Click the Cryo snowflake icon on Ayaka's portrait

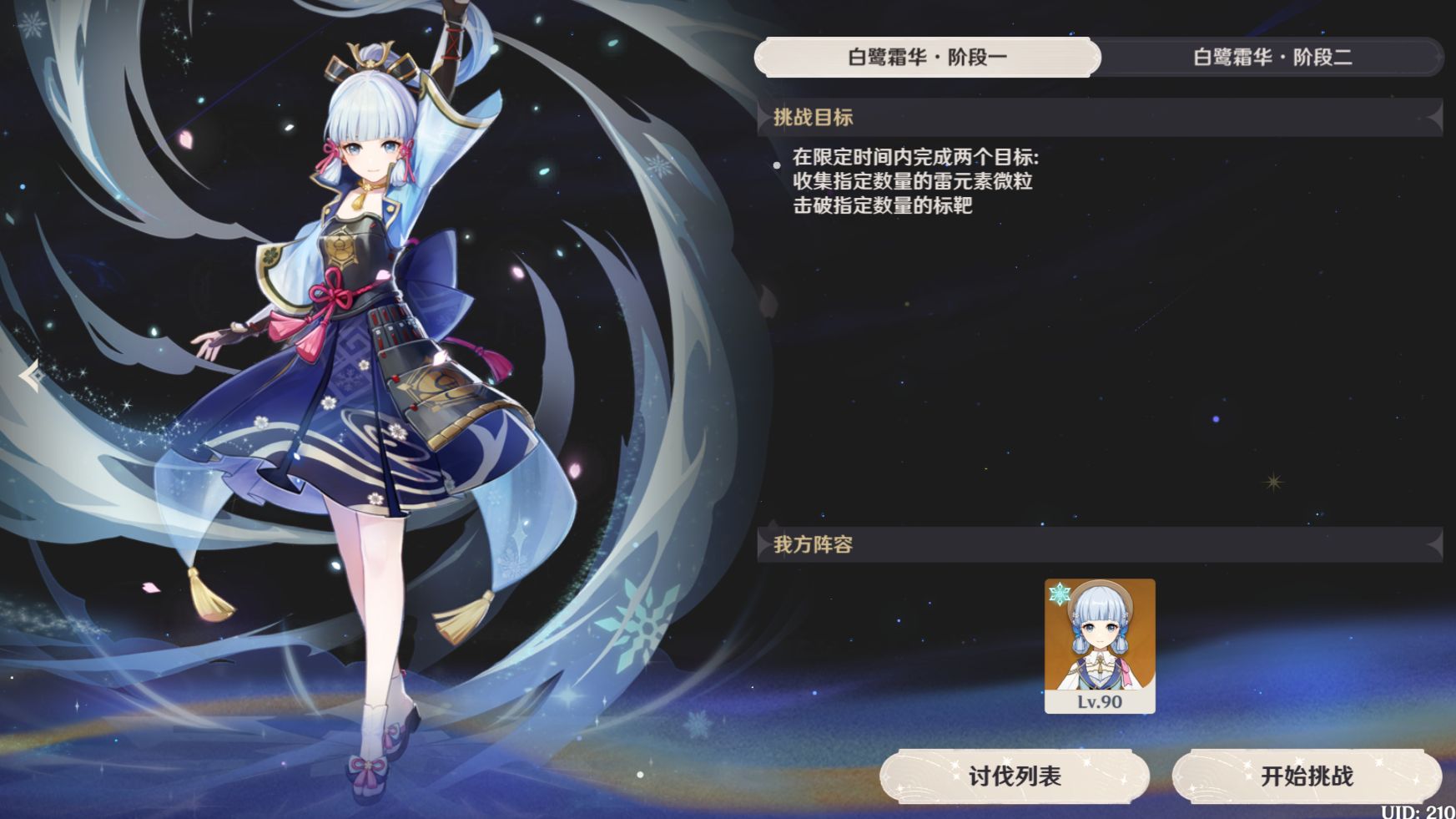tap(1058, 594)
